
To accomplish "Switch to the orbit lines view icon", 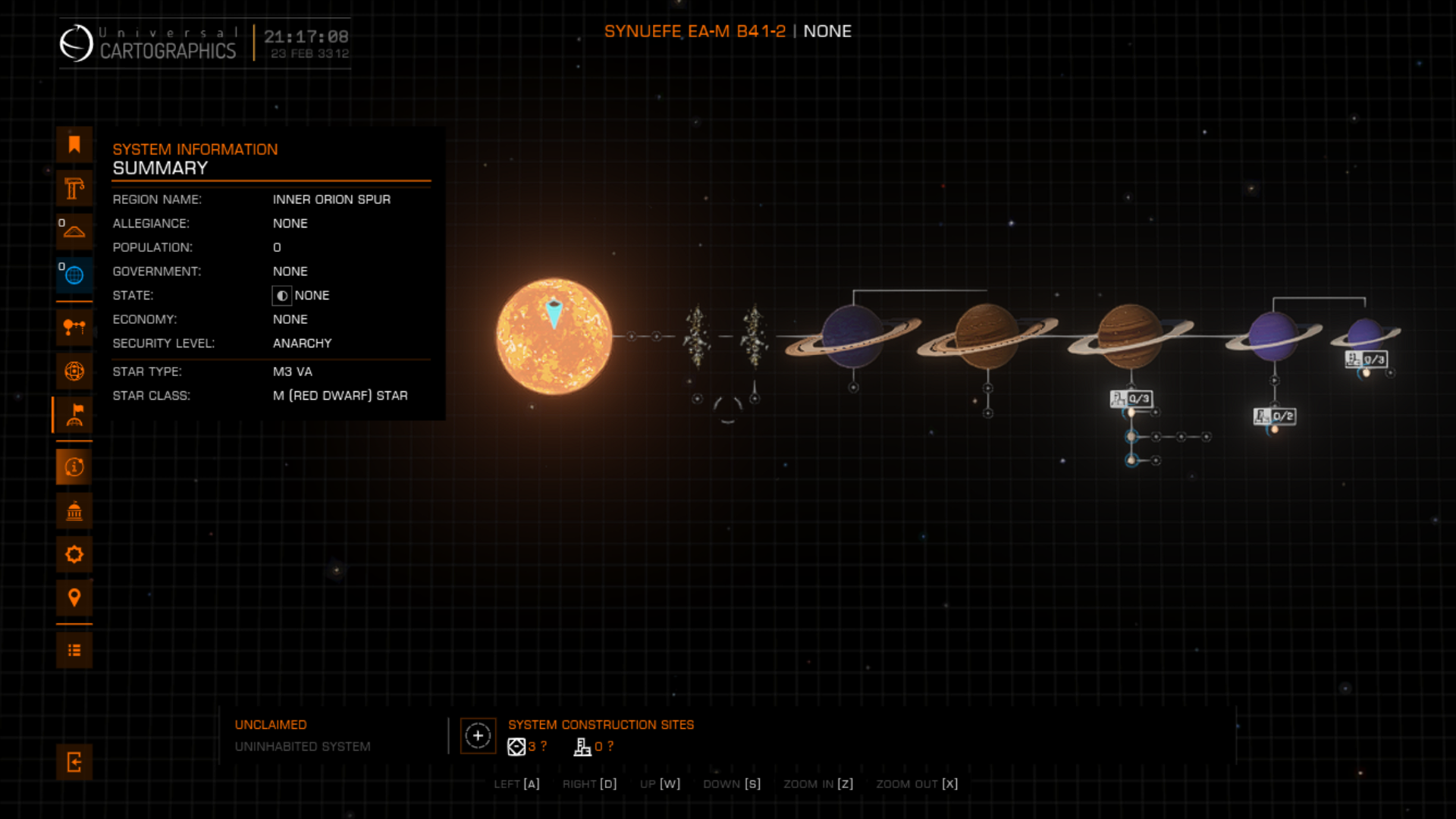I will point(74,328).
